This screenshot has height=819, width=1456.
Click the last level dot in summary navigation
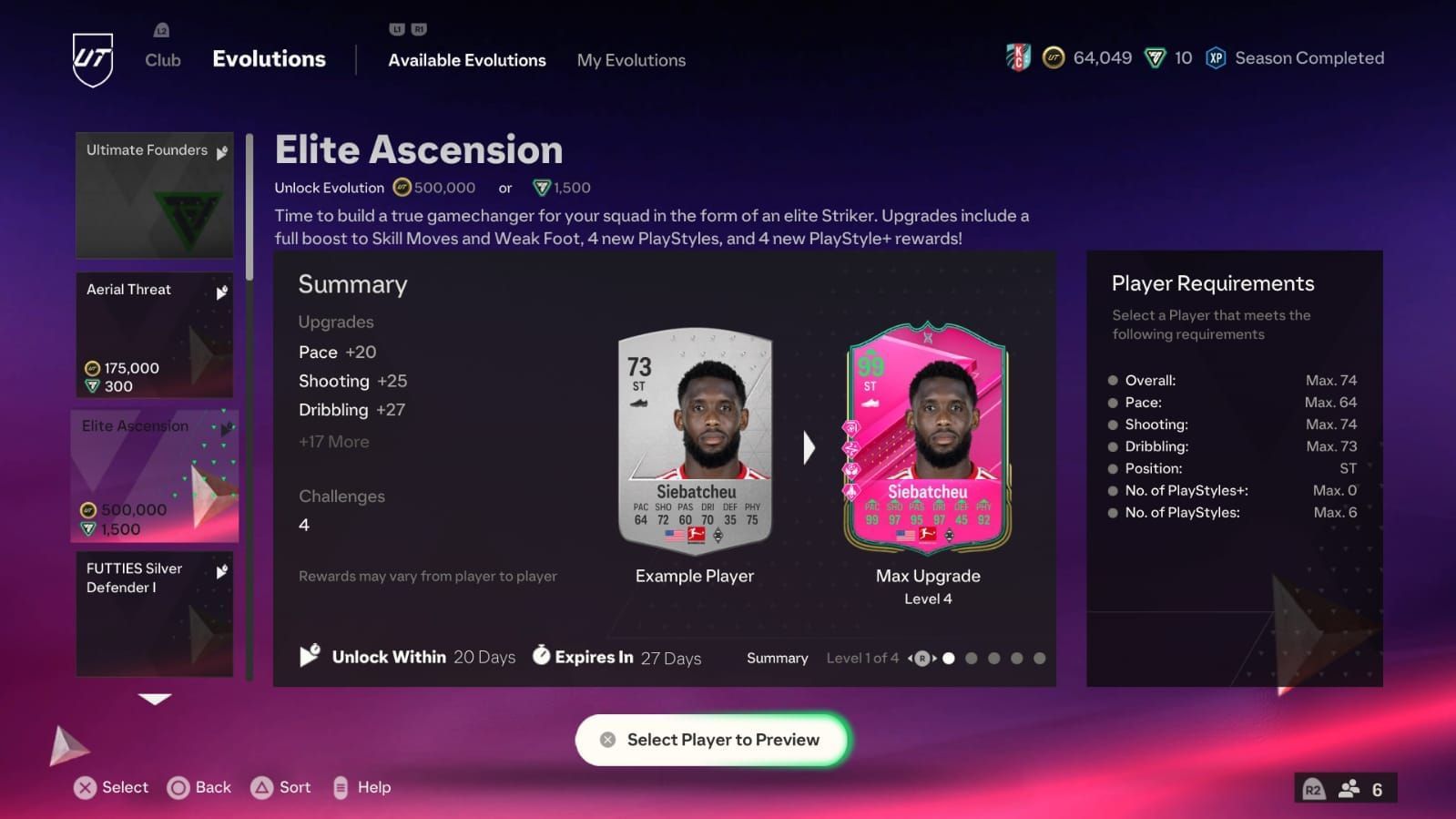point(1041,657)
